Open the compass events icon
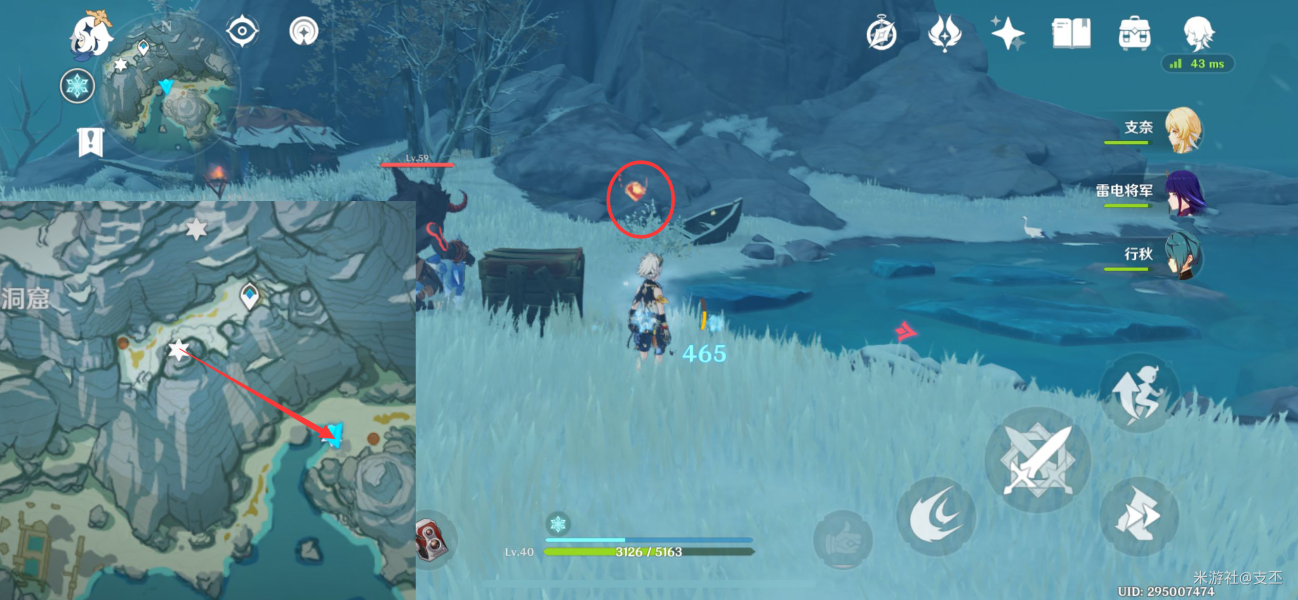This screenshot has height=600, width=1298. coord(881,34)
